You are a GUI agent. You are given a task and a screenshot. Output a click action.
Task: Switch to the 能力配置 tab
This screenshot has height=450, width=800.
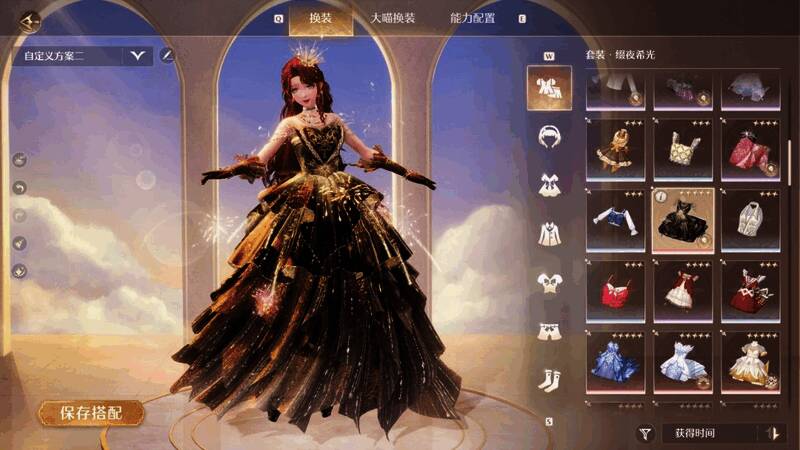(472, 18)
